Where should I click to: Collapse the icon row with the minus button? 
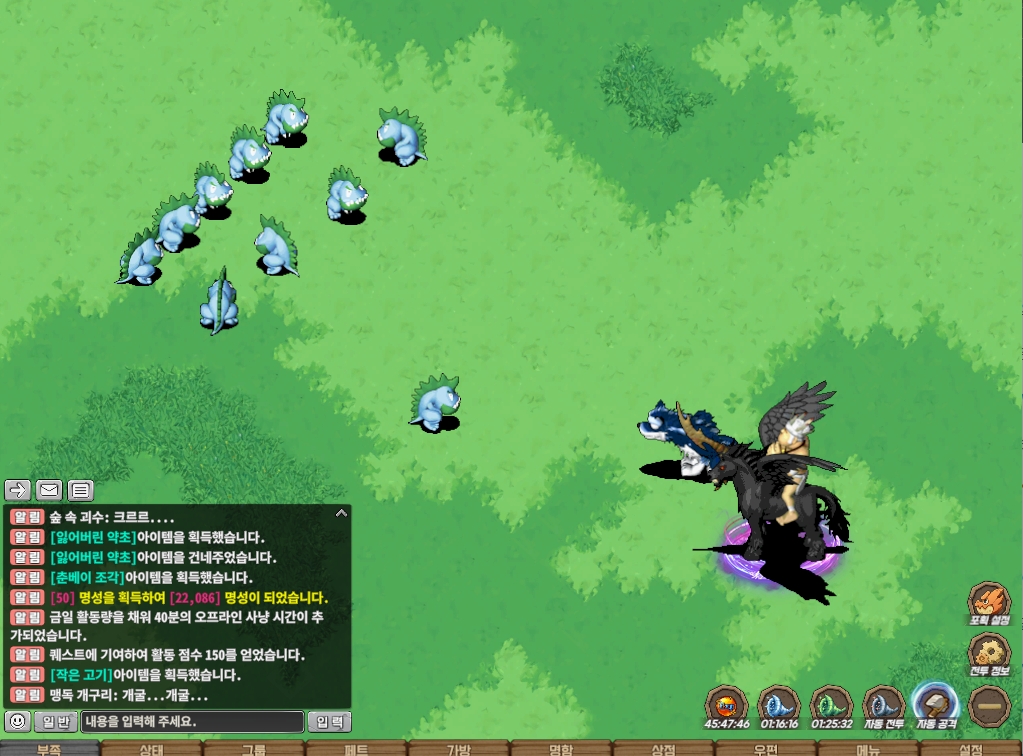(988, 705)
